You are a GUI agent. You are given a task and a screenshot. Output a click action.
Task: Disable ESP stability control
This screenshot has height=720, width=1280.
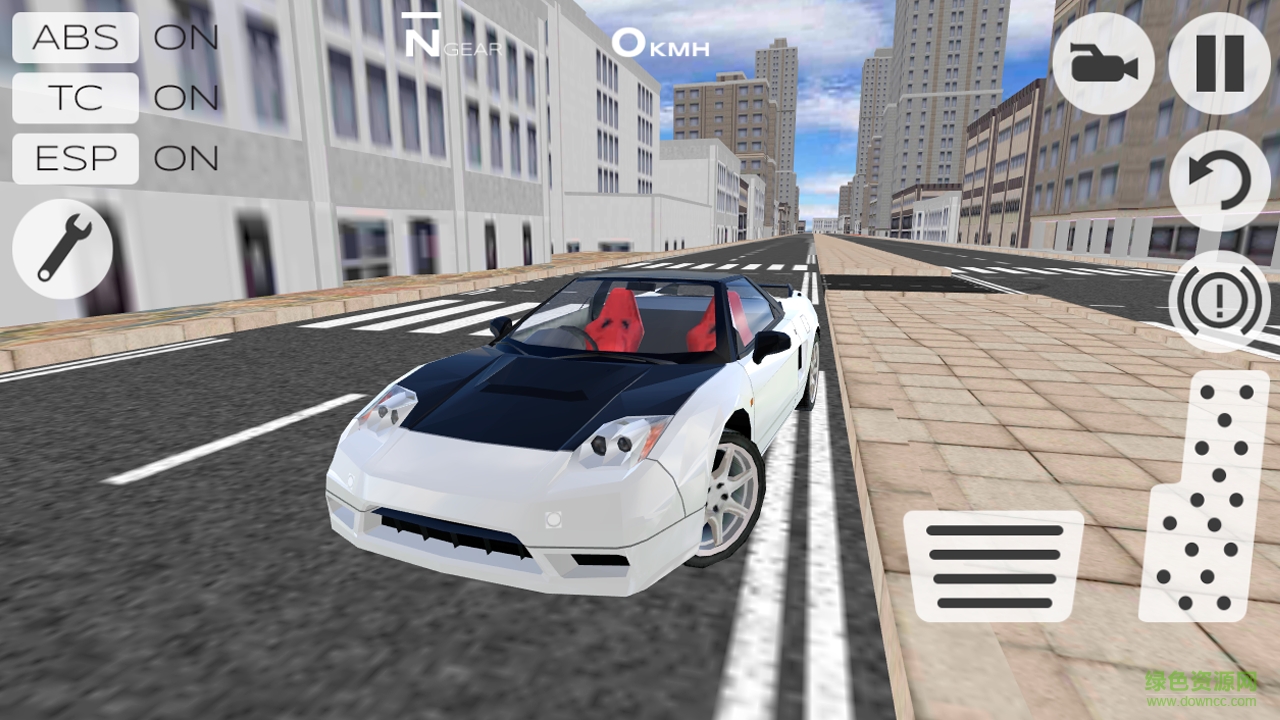tap(75, 158)
